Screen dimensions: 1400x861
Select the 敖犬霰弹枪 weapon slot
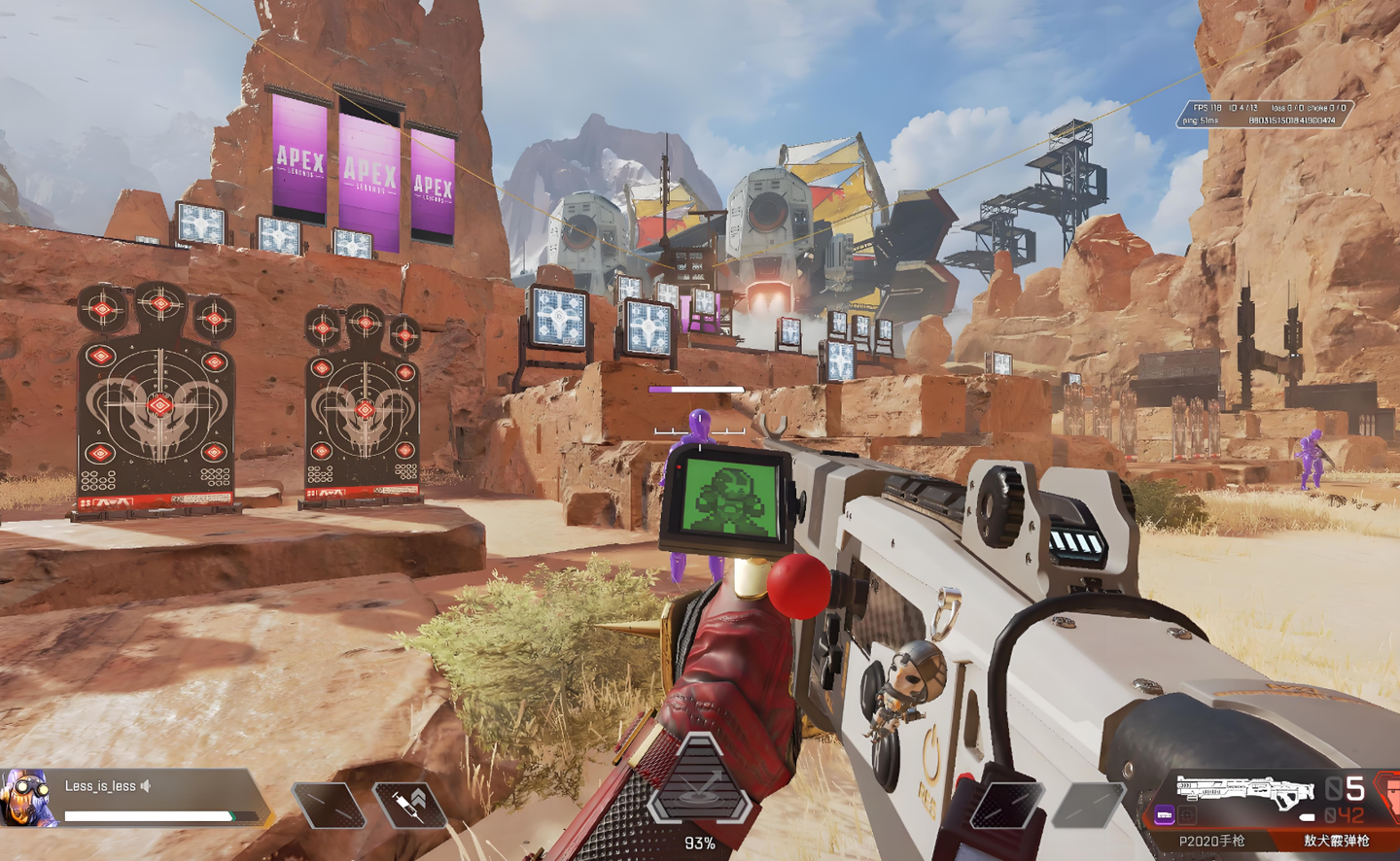(1336, 841)
